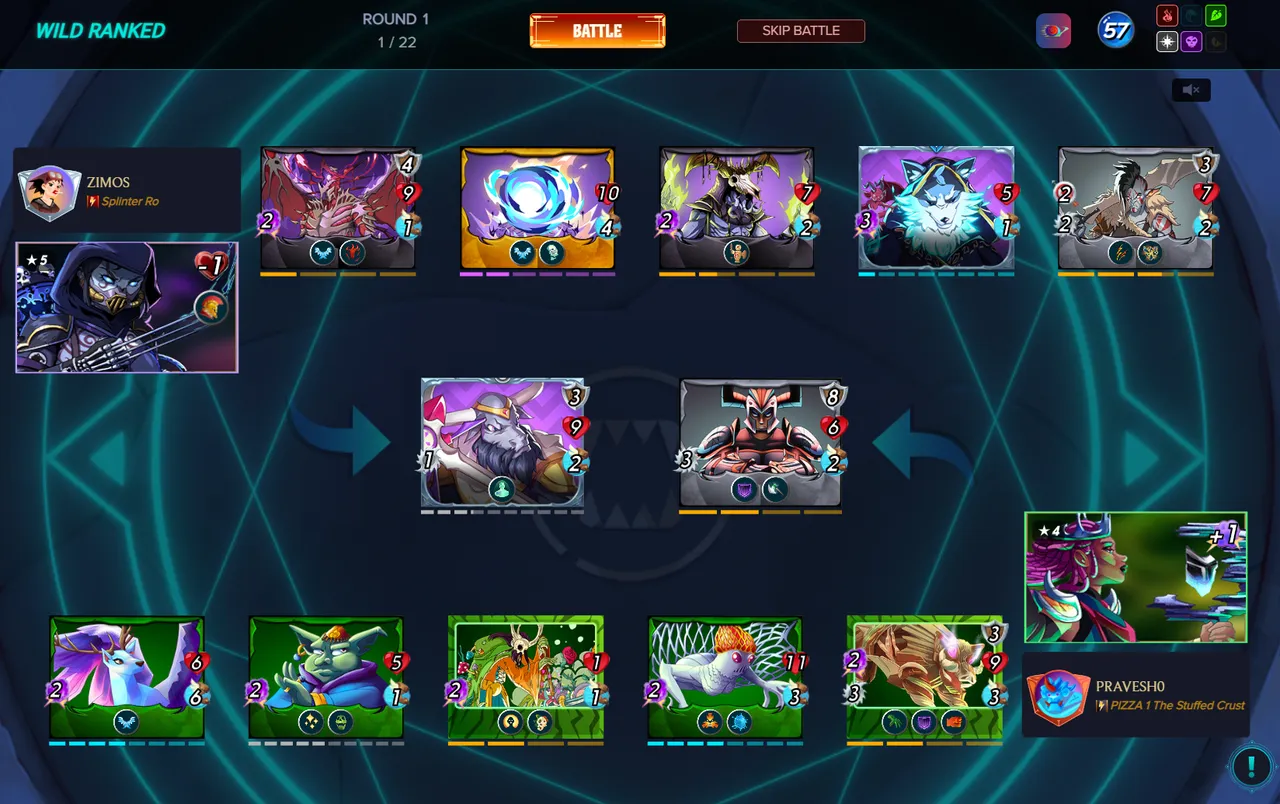Select the Nature splinter icon
This screenshot has height=804, width=1280.
click(x=1216, y=15)
